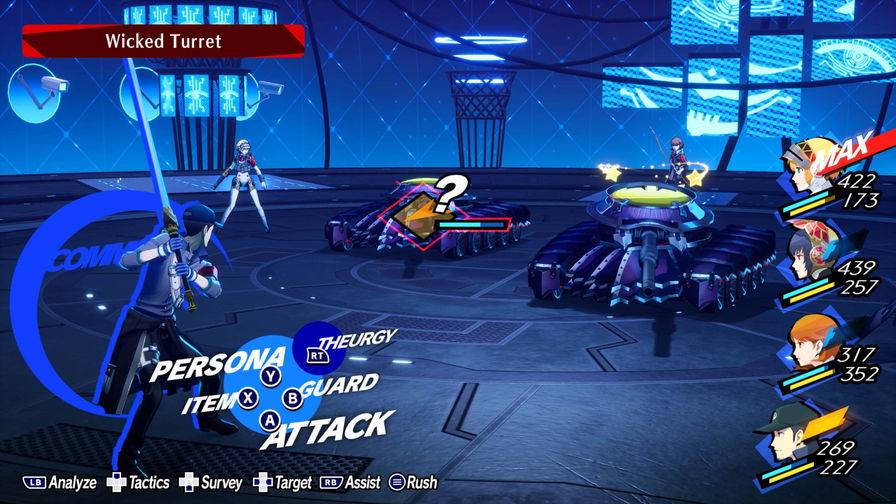Click the Wicked Turret name banner

click(x=163, y=42)
